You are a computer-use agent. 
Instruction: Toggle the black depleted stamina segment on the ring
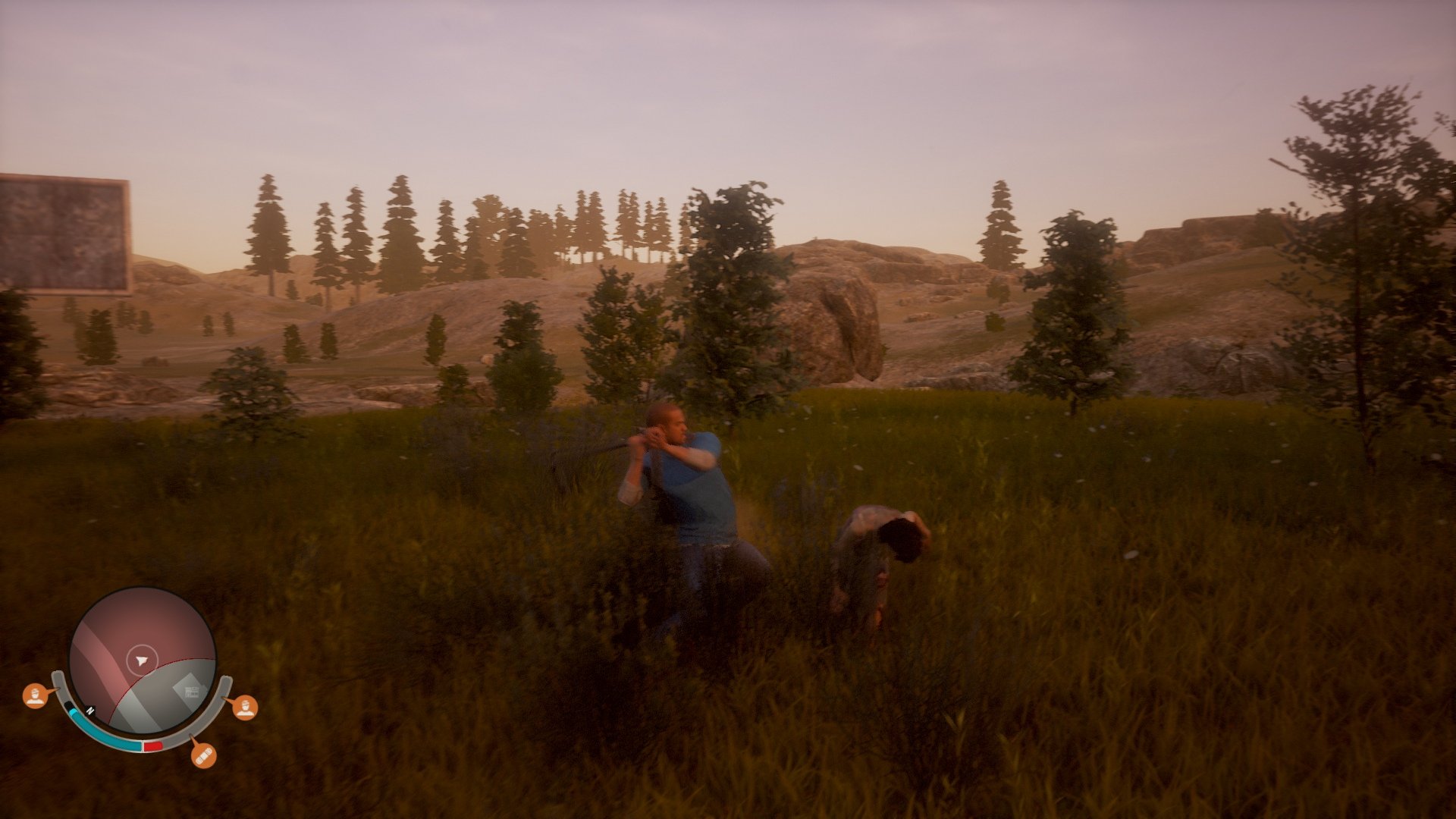pos(70,704)
